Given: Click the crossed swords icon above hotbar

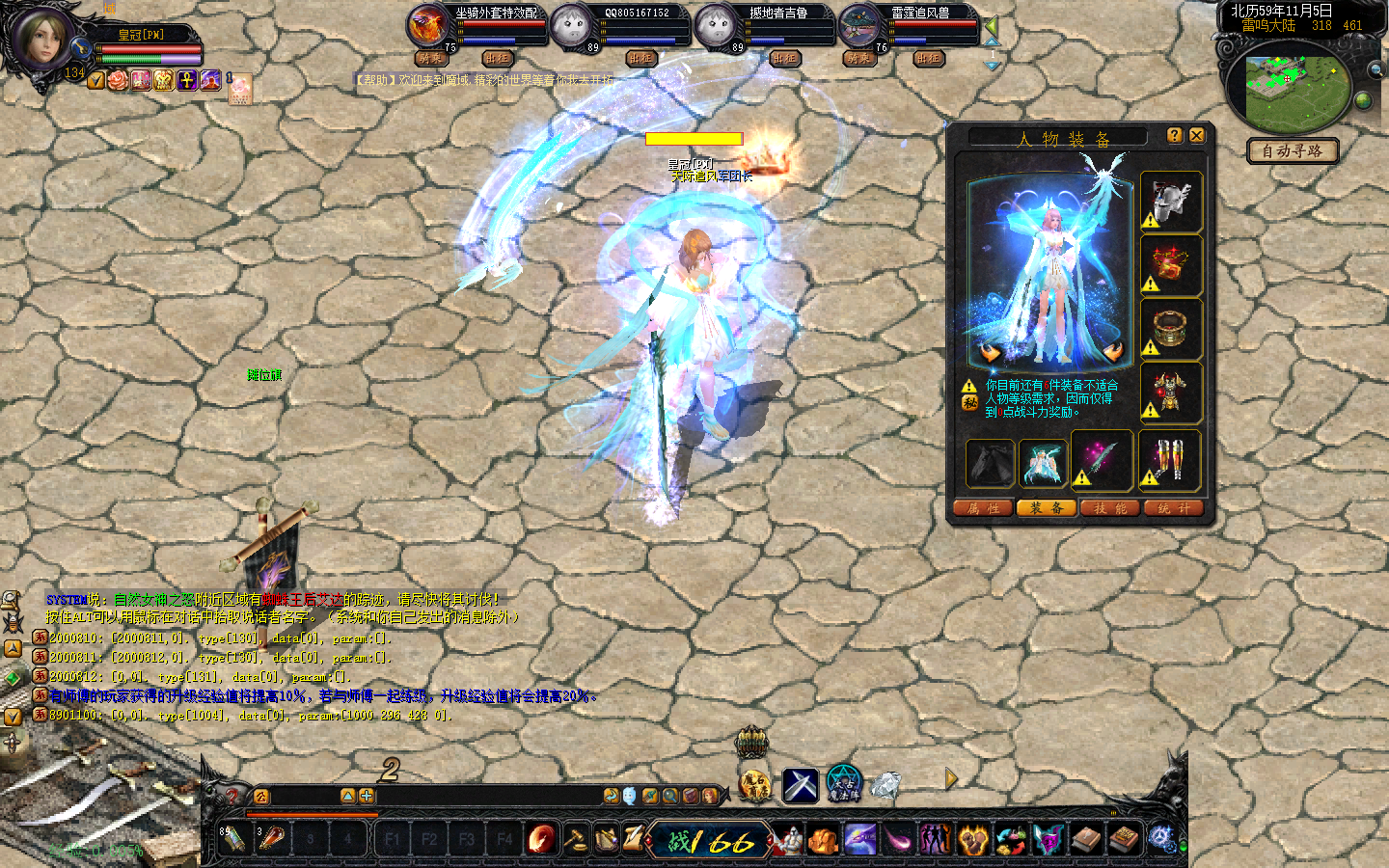Looking at the screenshot, I should (x=800, y=785).
